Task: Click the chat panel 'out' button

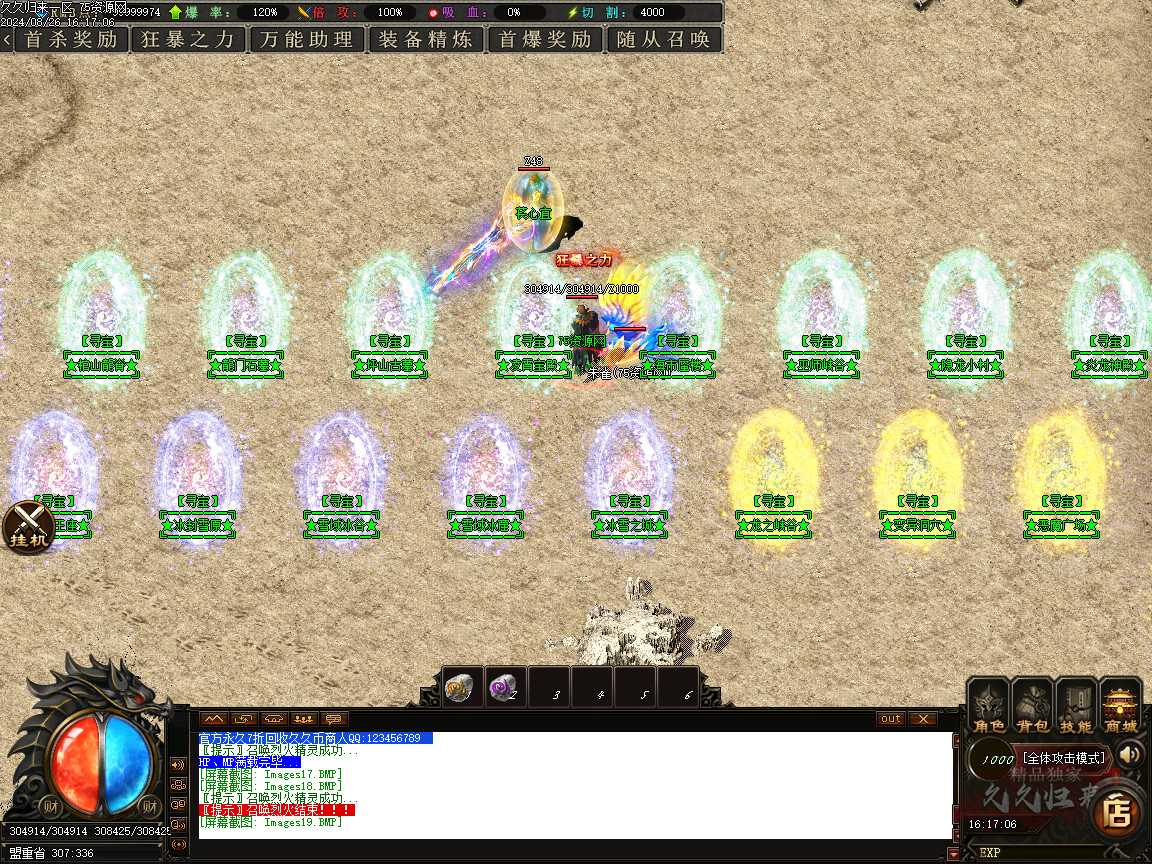Action: point(890,718)
